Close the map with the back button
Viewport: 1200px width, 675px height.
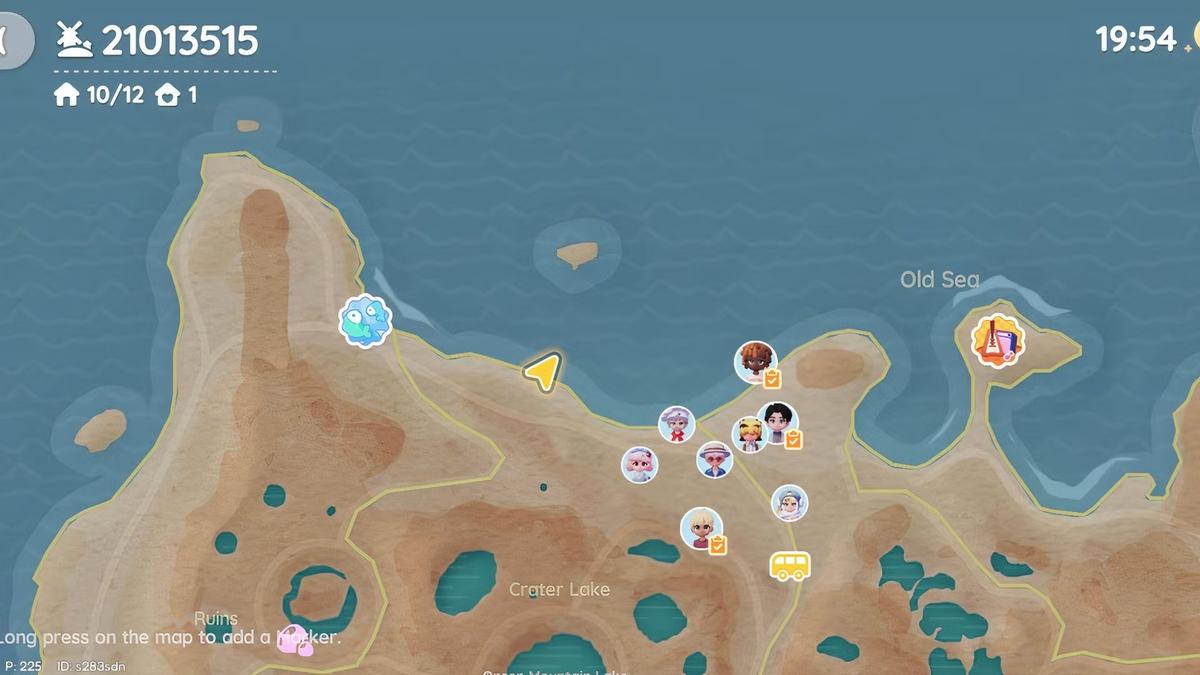pos(14,40)
